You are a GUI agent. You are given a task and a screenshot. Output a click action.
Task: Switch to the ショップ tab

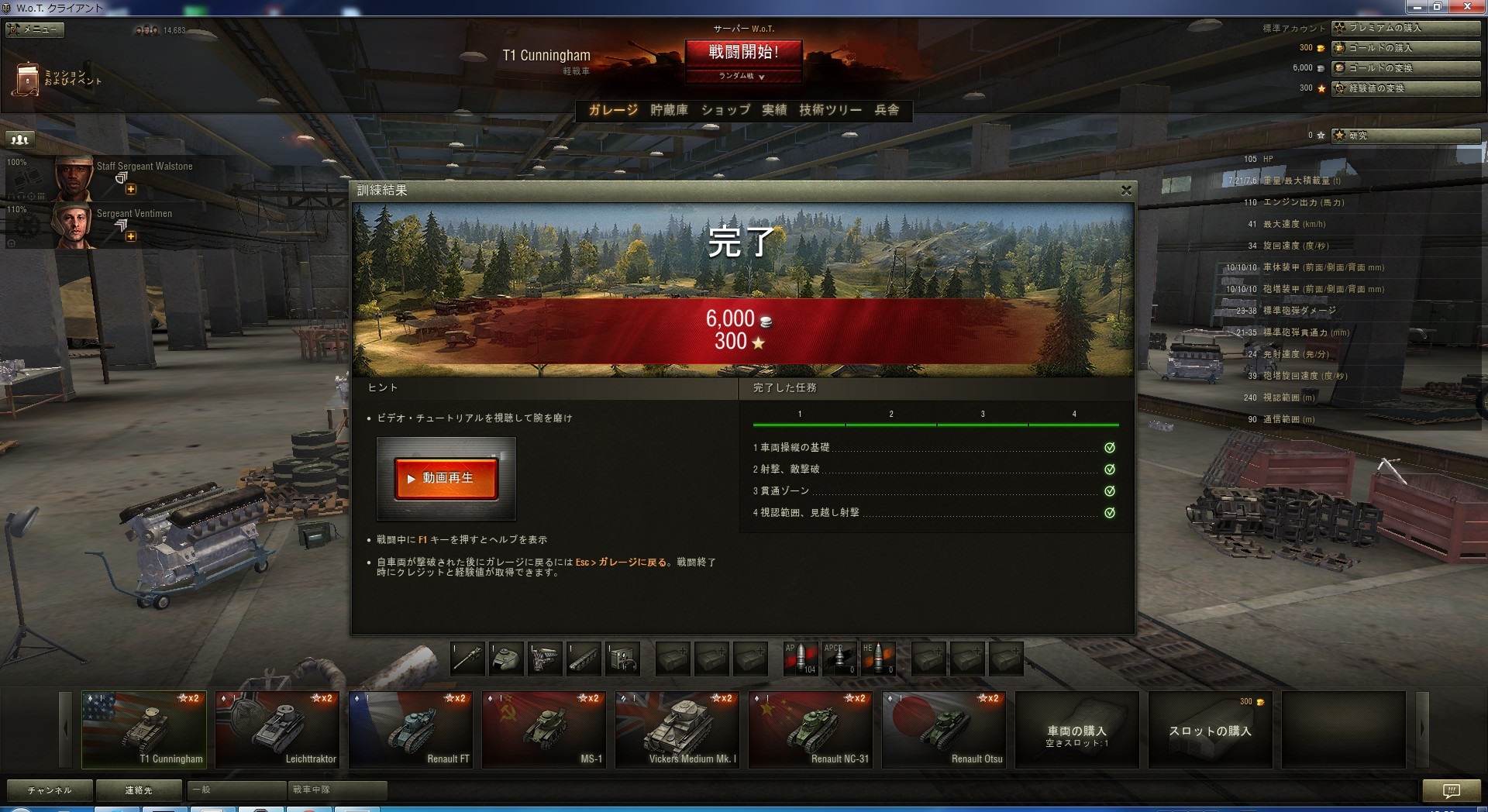pos(725,110)
